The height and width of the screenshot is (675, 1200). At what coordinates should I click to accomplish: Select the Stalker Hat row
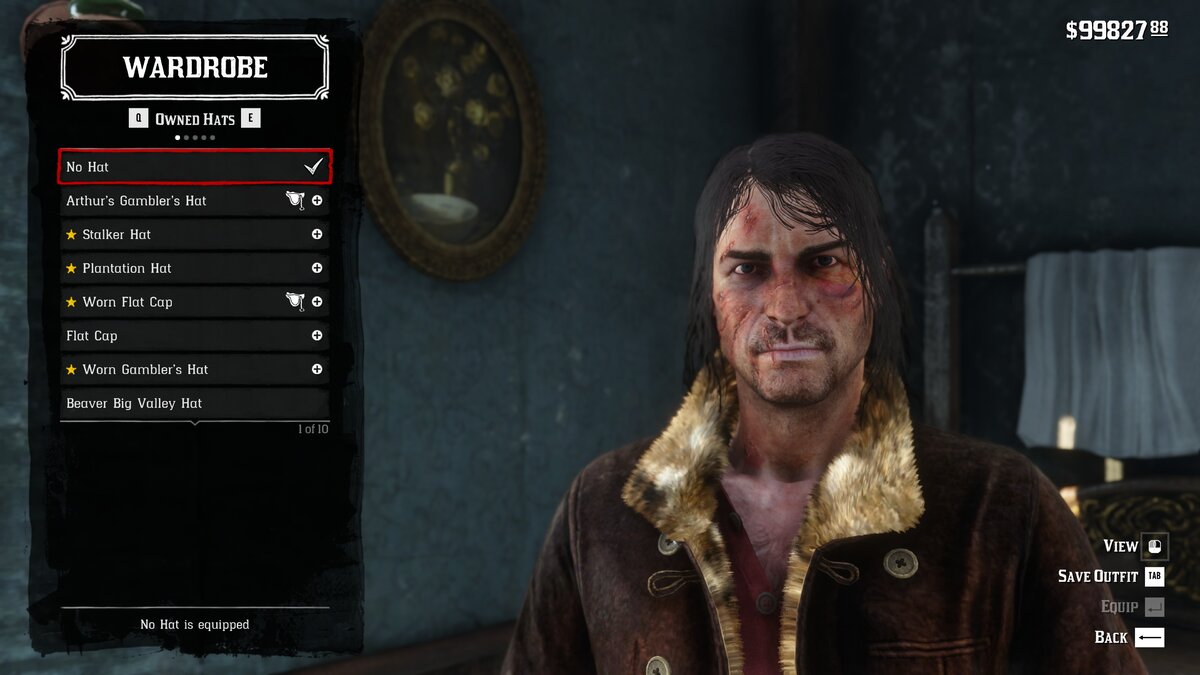[x=170, y=235]
